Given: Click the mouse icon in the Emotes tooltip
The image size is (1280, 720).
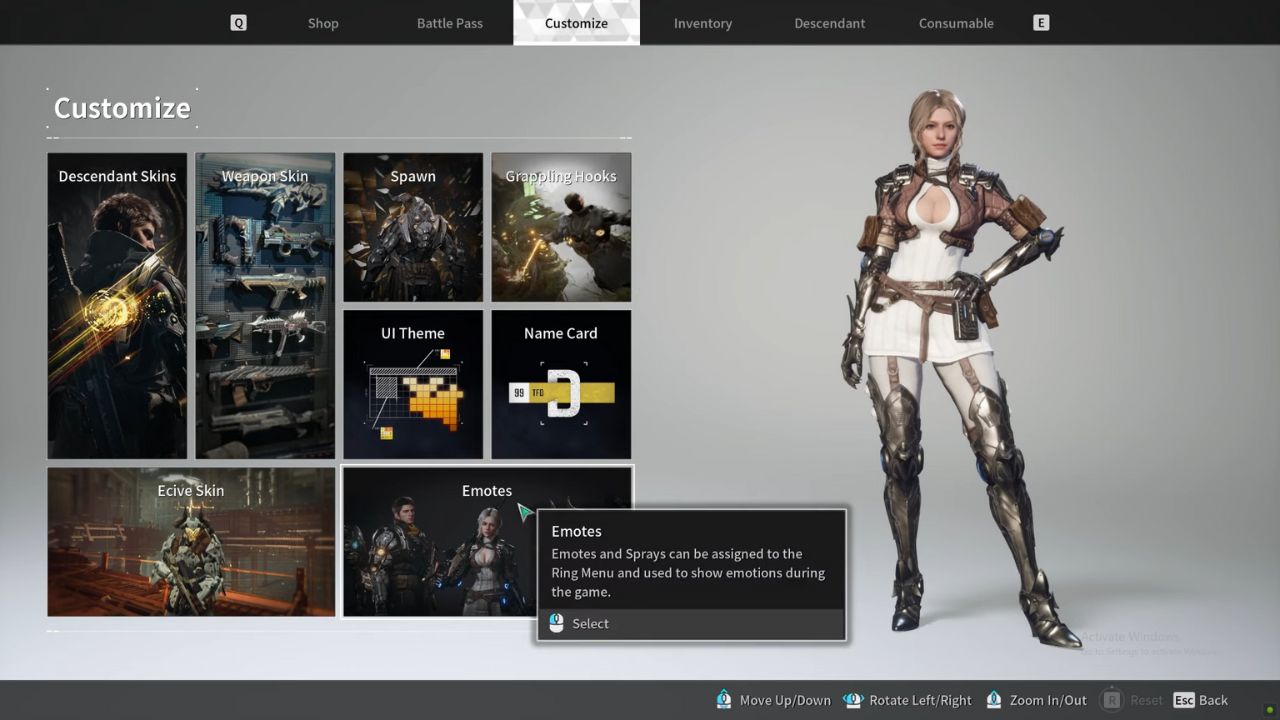Looking at the screenshot, I should 556,623.
